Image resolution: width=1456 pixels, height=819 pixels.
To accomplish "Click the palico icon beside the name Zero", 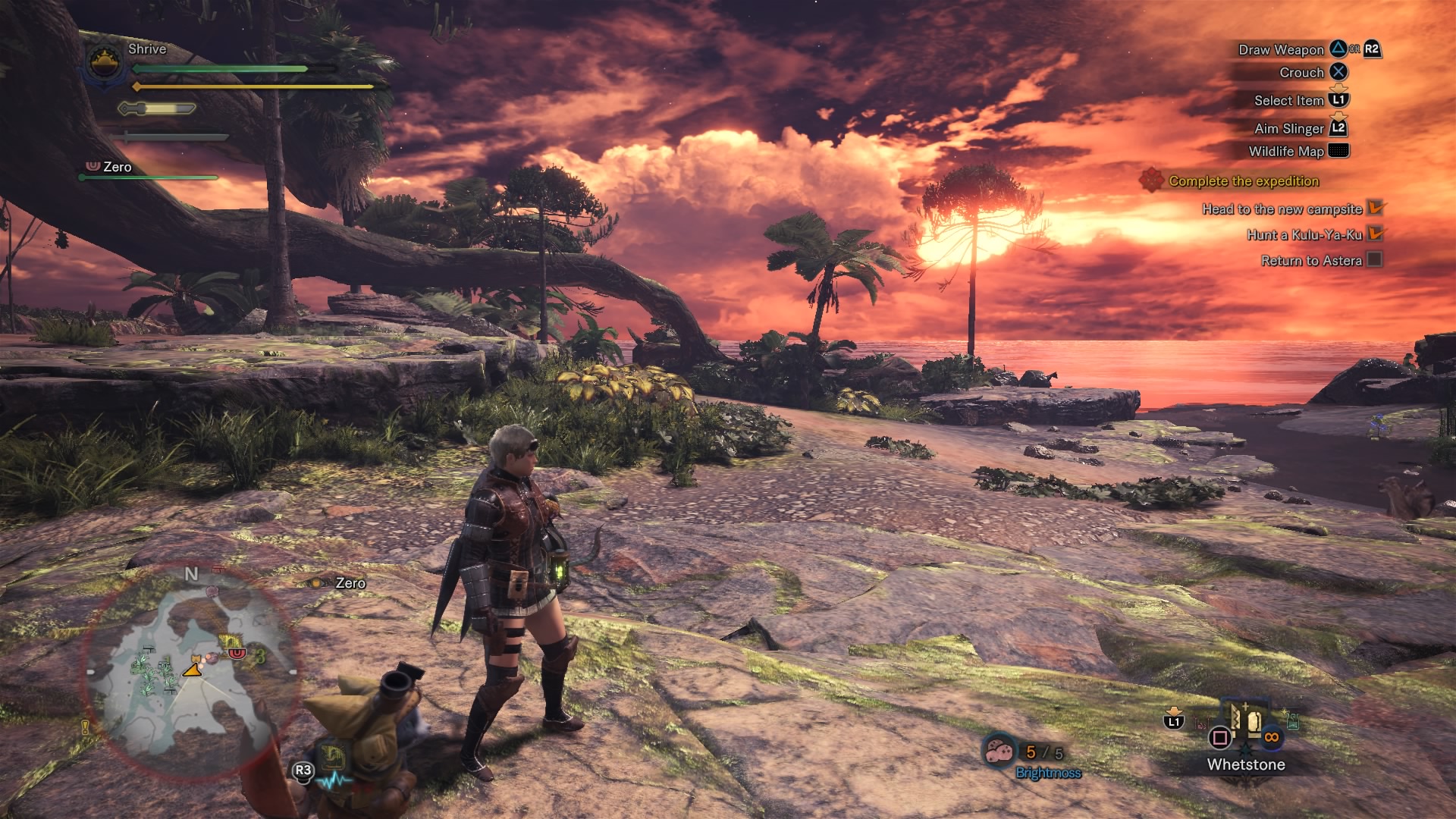I will (x=93, y=166).
